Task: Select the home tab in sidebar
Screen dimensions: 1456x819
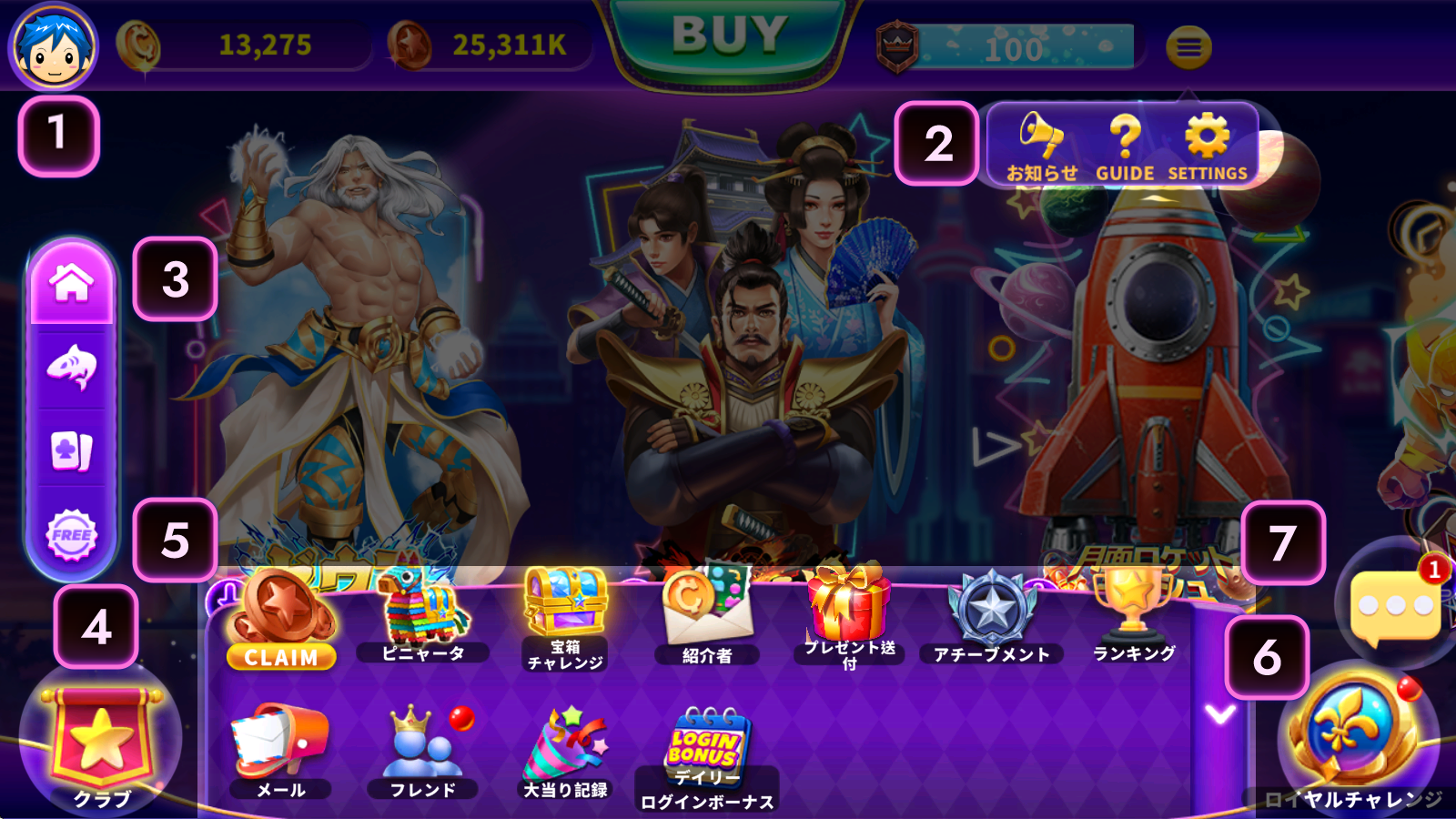Action: (72, 283)
